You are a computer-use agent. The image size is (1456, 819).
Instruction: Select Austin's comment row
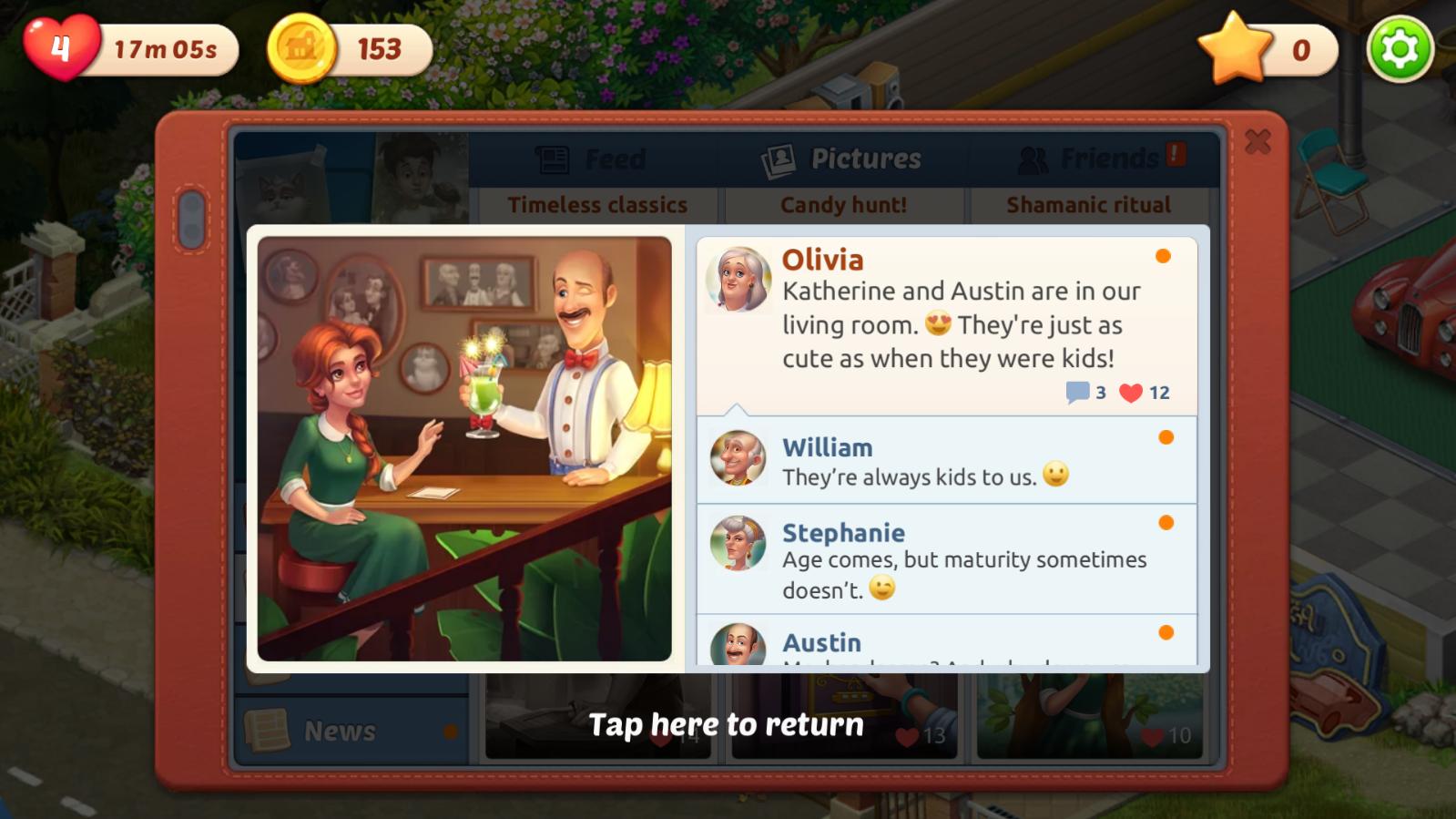[x=946, y=643]
